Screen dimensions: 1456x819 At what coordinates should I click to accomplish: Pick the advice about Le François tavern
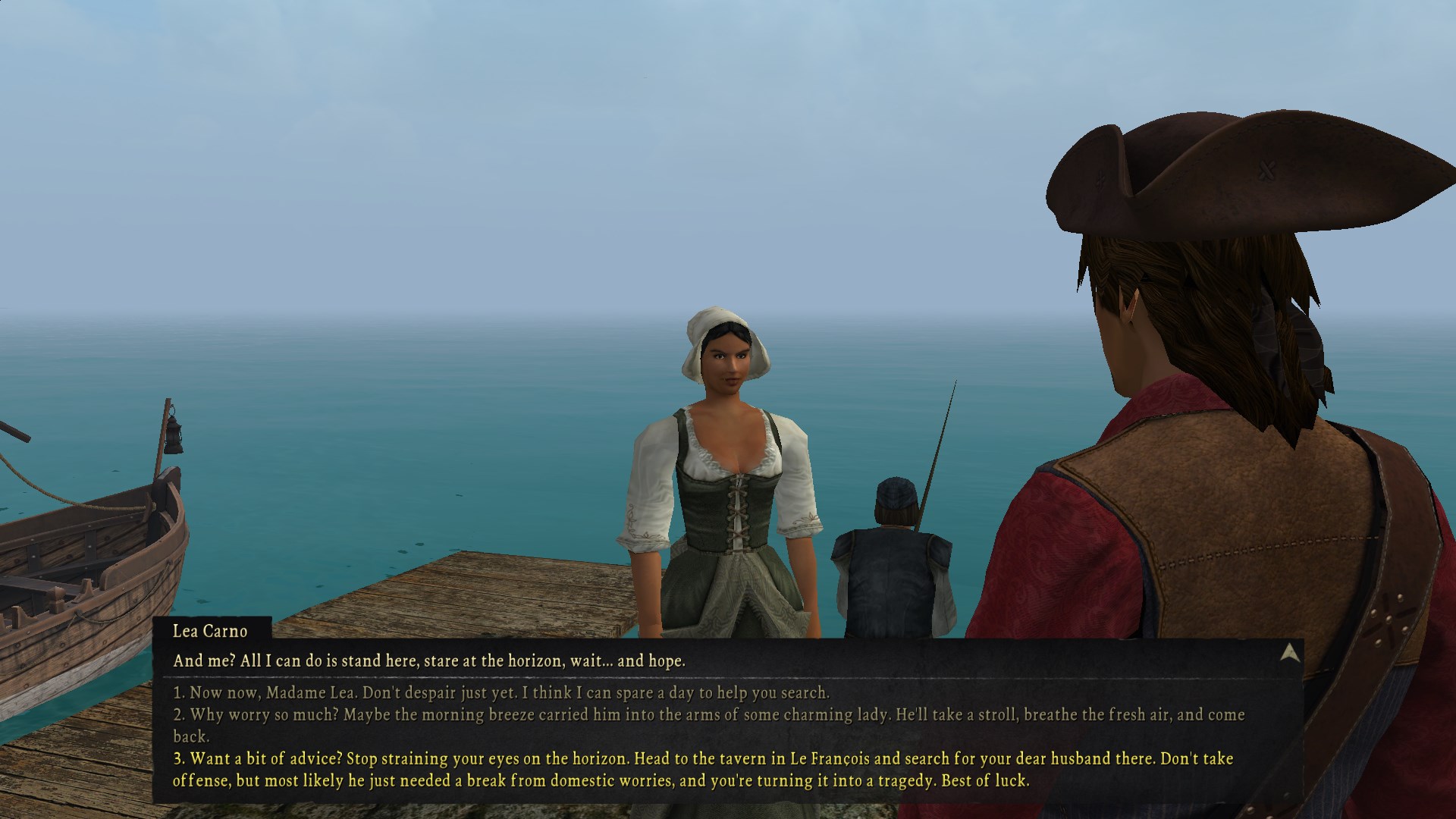pyautogui.click(x=702, y=759)
